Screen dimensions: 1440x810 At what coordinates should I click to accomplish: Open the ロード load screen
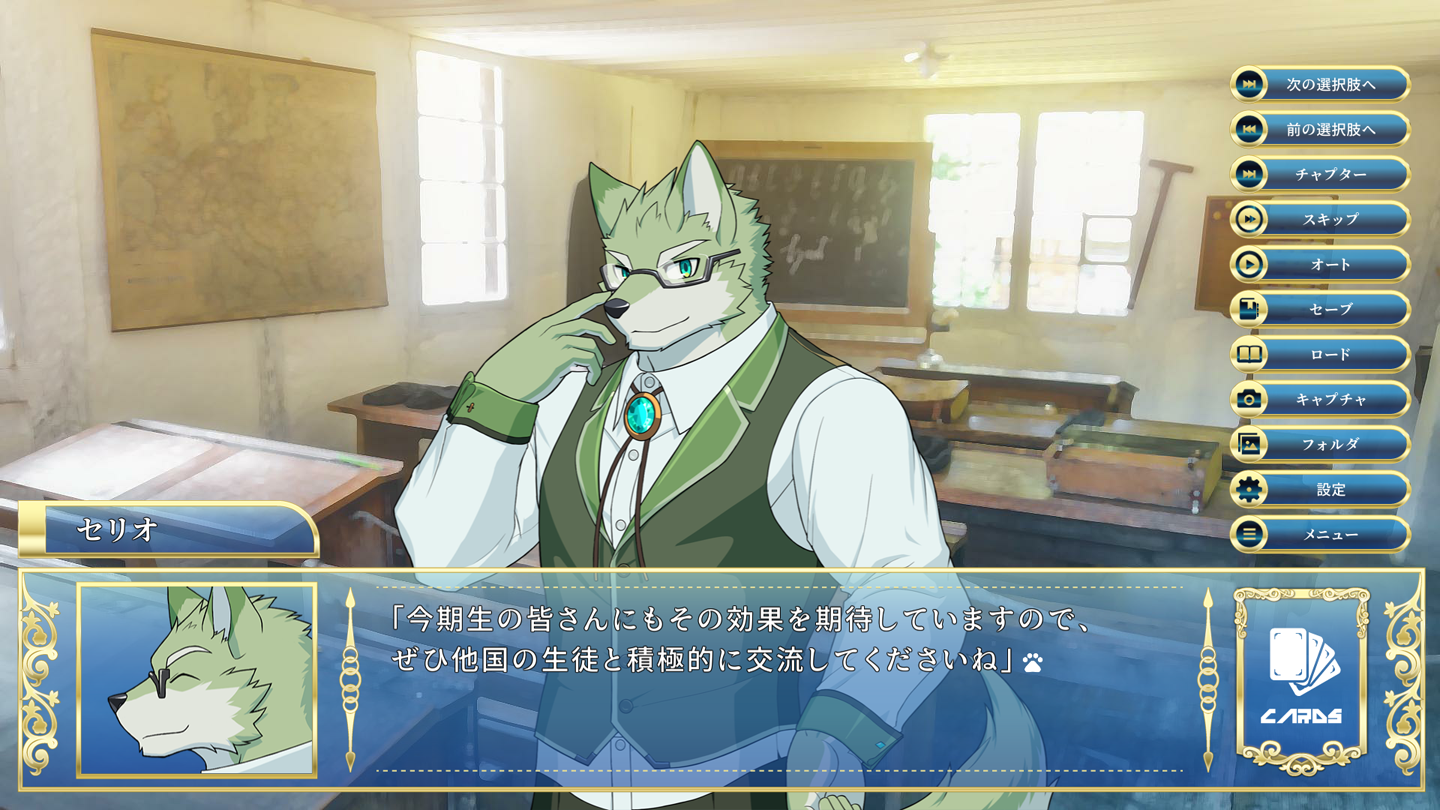click(1320, 354)
